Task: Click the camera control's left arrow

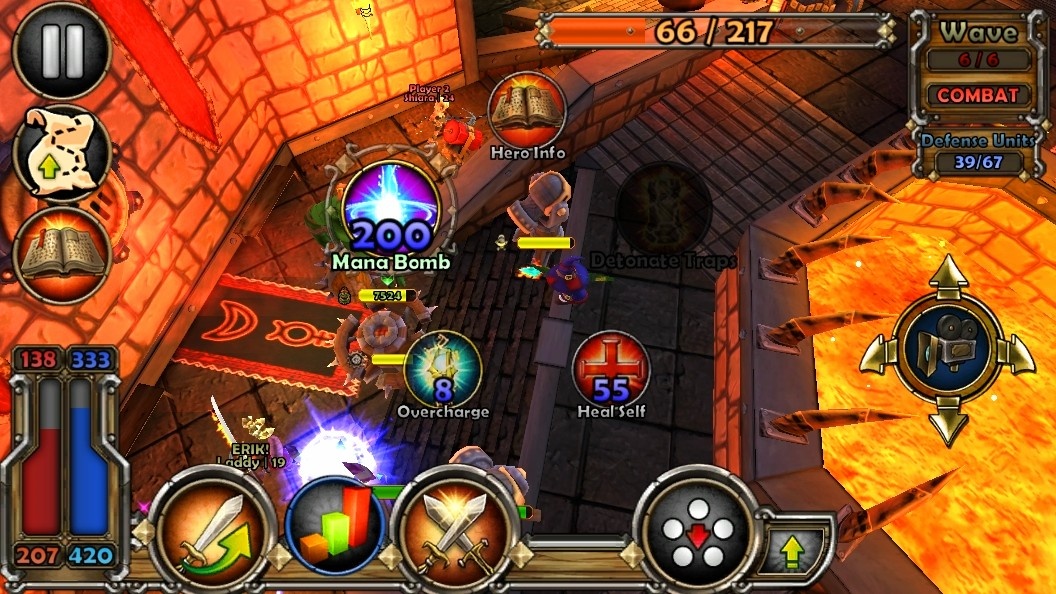Action: click(x=874, y=353)
